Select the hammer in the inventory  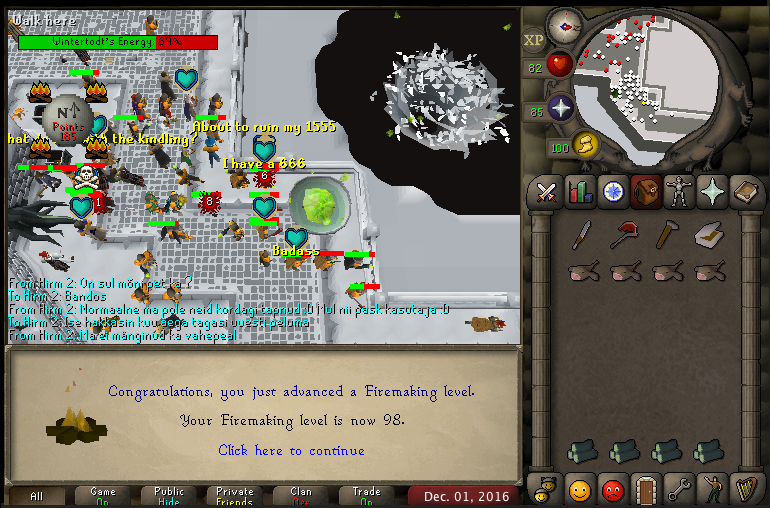(667, 235)
